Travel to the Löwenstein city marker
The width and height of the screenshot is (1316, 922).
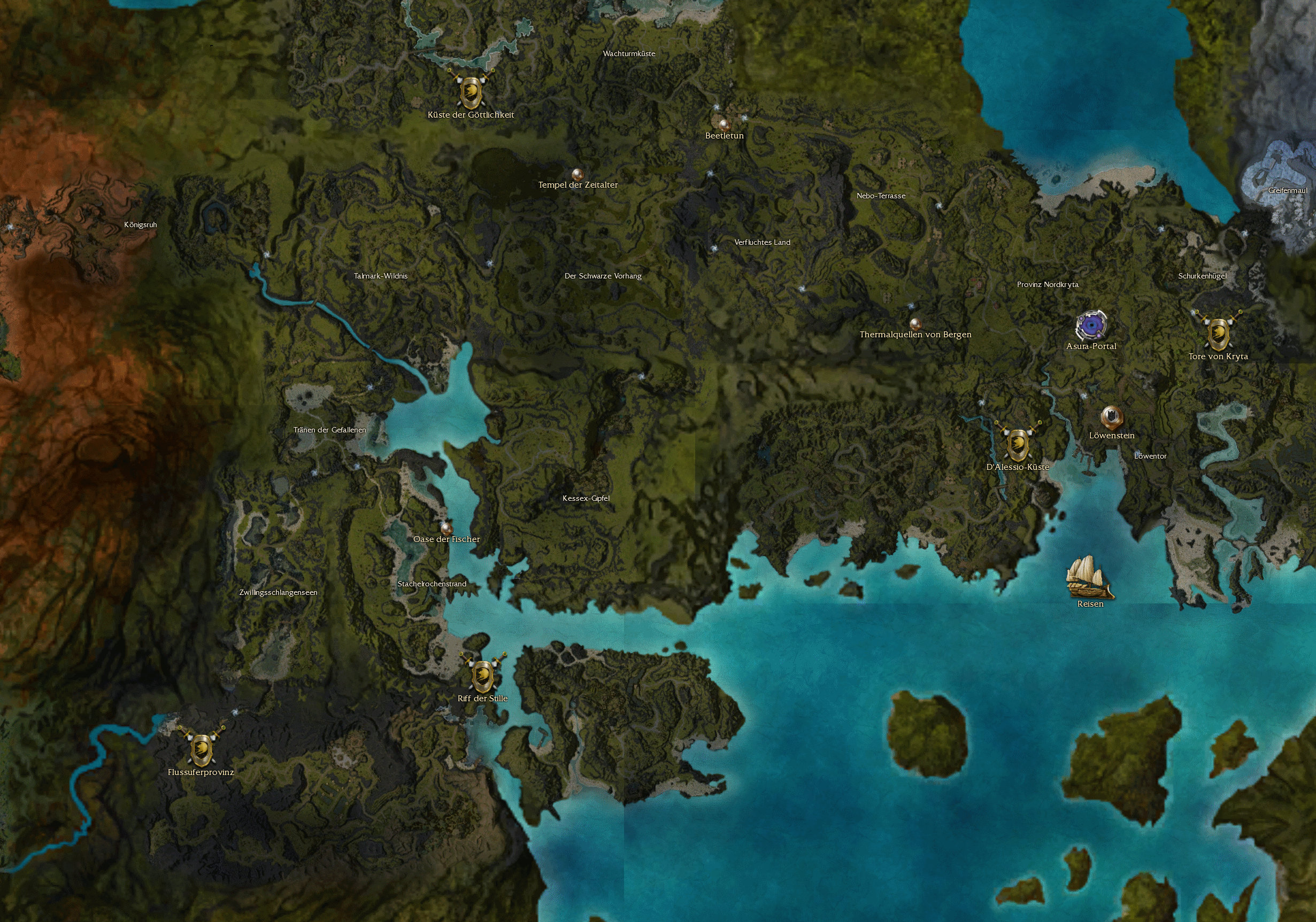coord(1111,416)
